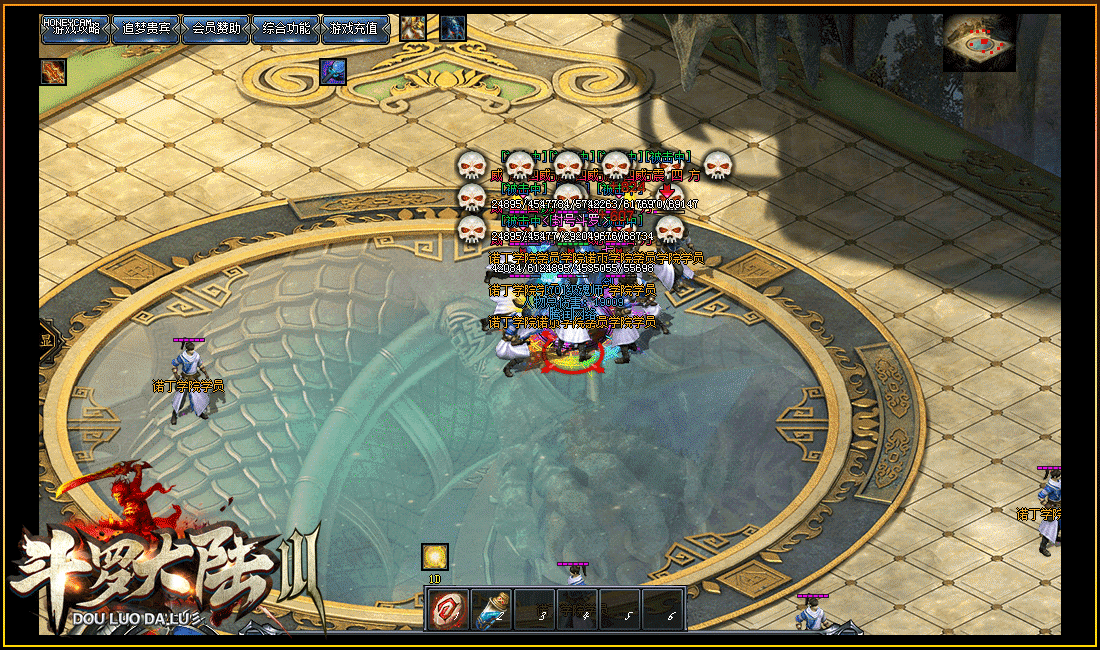
Task: Use the blue potion in slot 2
Action: point(491,609)
